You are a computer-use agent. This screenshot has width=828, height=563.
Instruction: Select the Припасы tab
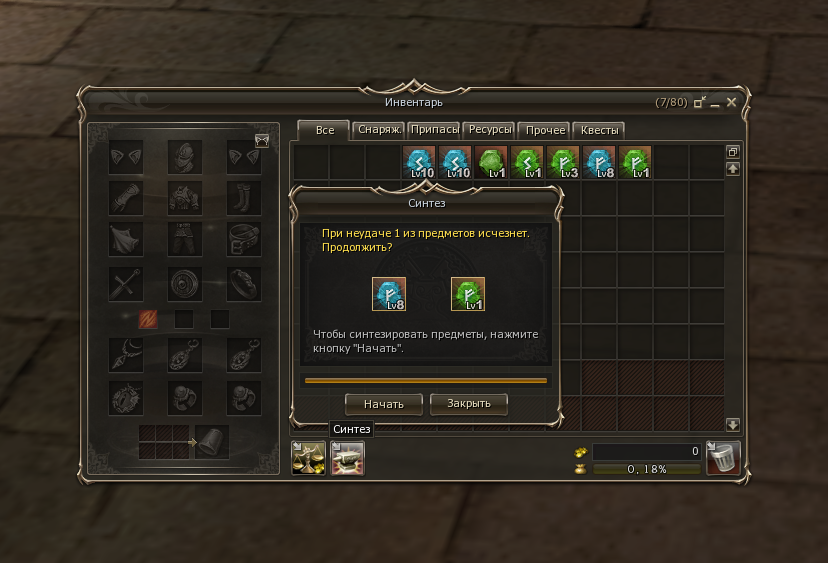[435, 130]
